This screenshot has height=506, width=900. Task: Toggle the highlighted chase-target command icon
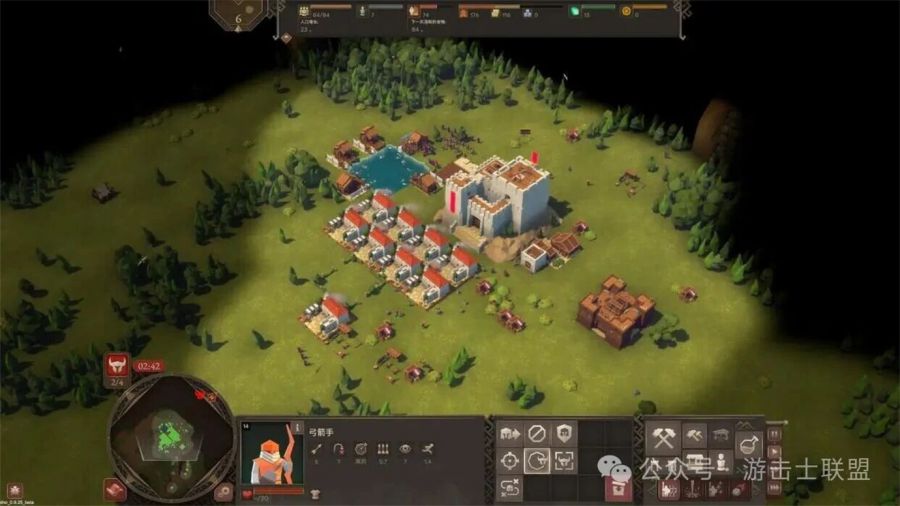click(537, 461)
